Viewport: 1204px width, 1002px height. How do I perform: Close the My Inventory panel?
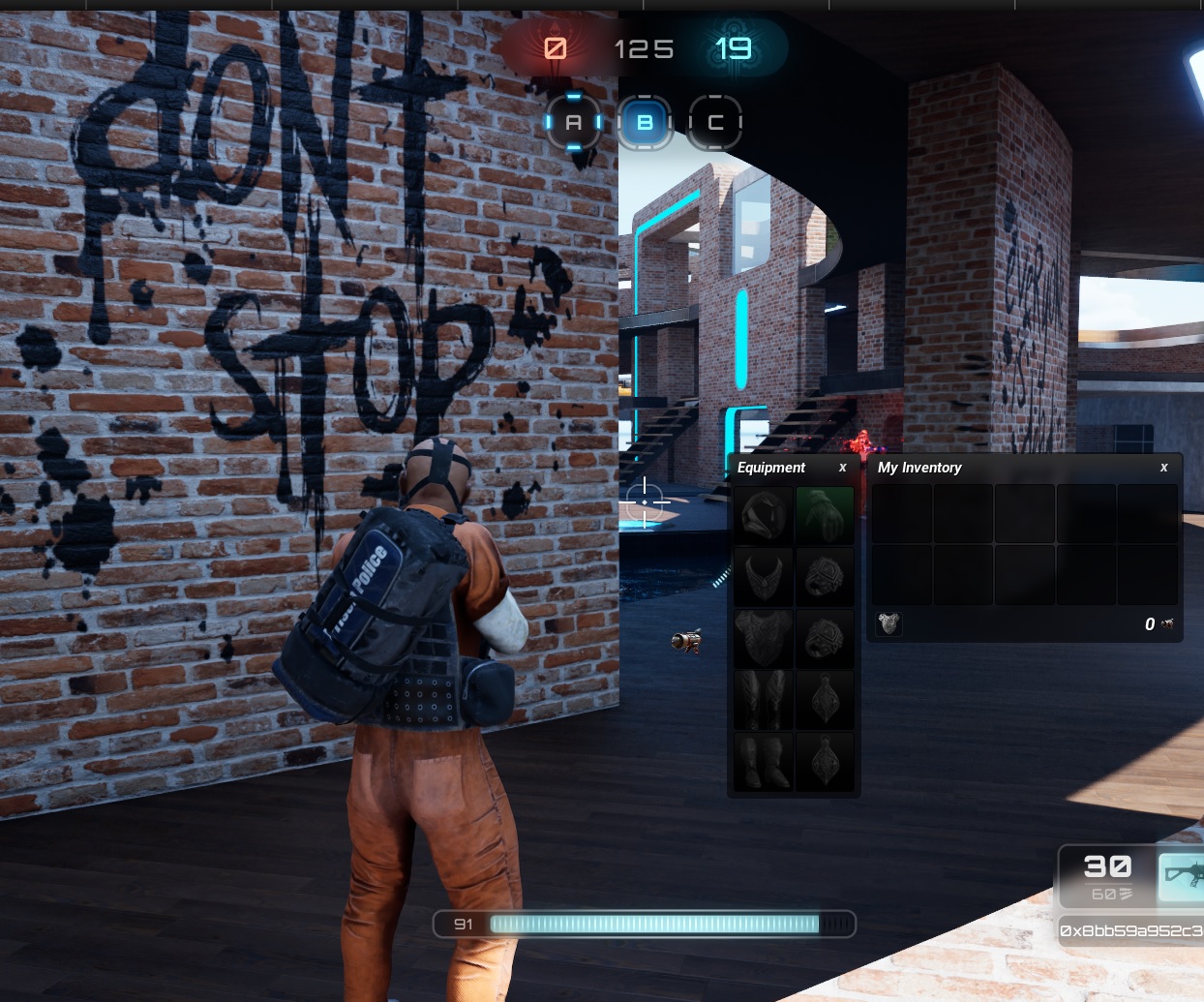(1163, 468)
